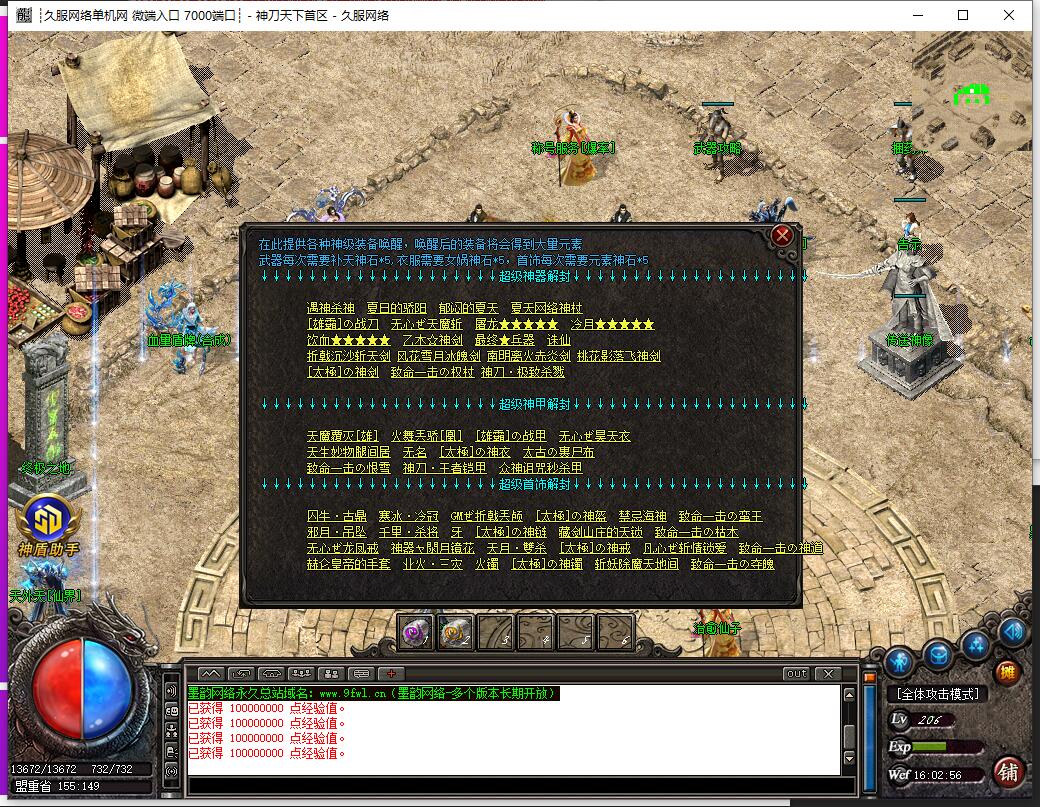Choose 神刀·极致杀戮 weapon link
Image resolution: width=1040 pixels, height=807 pixels.
point(522,372)
